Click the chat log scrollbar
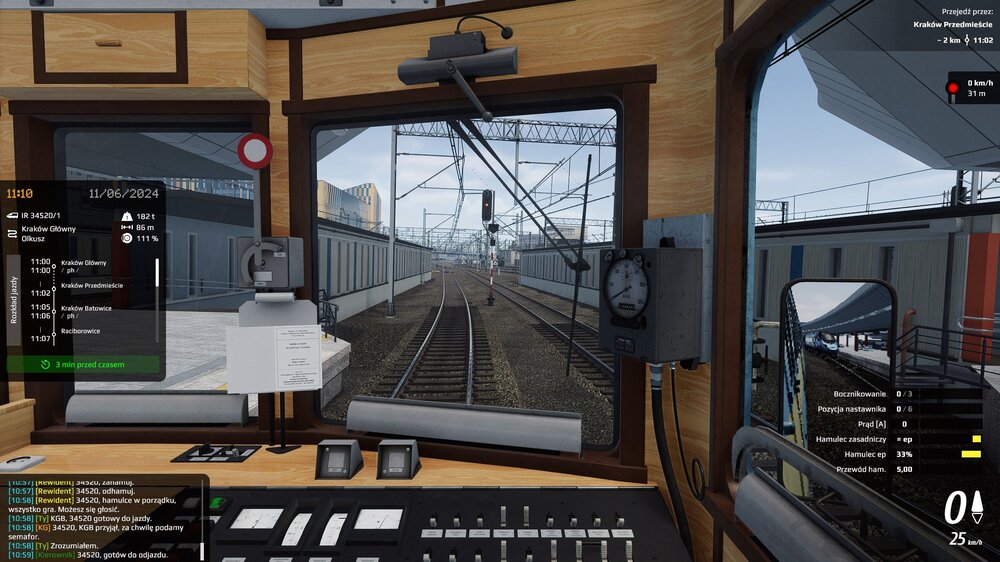Viewport: 1000px width, 562px height. (x=203, y=520)
